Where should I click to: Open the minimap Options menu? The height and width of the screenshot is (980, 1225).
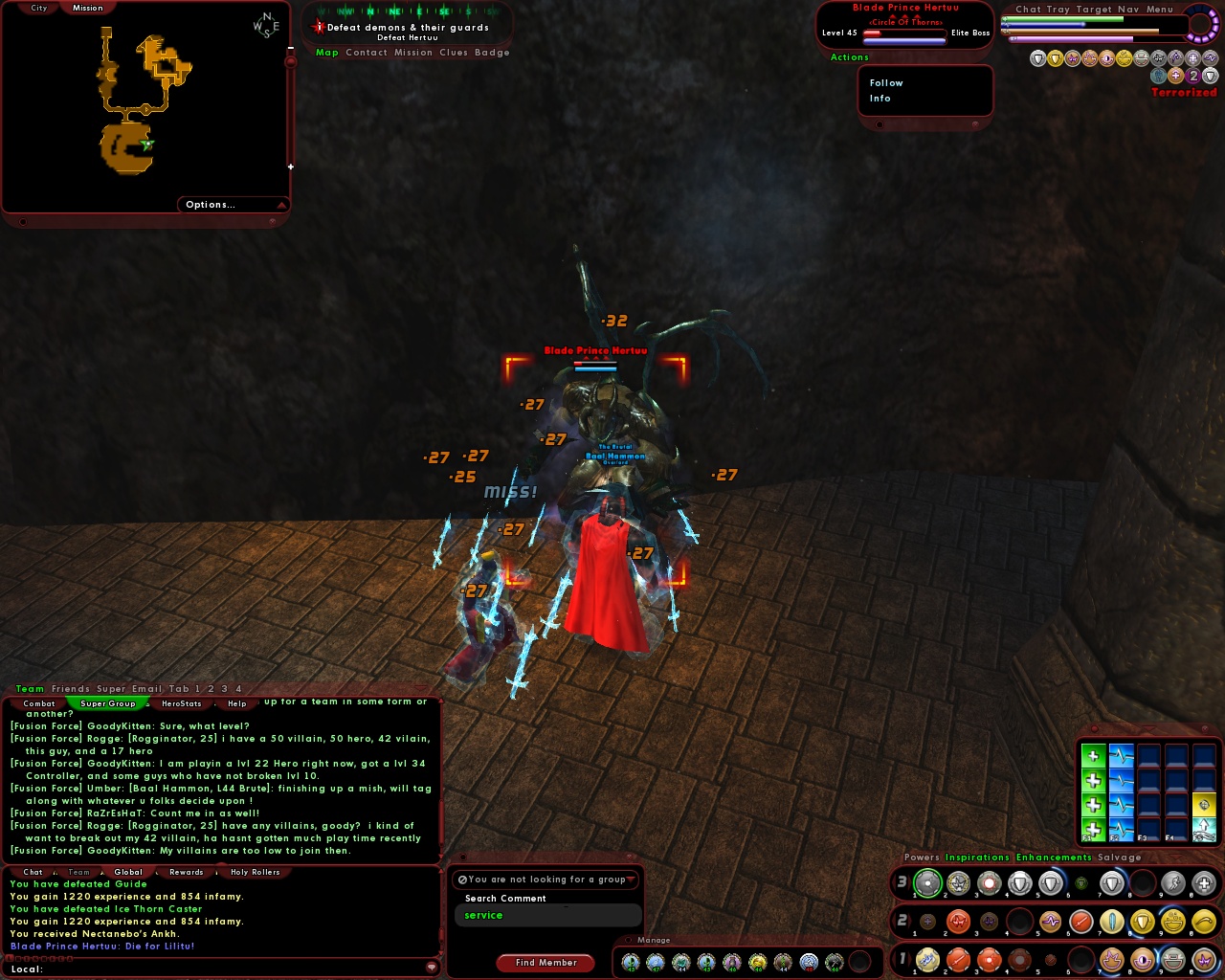point(211,204)
